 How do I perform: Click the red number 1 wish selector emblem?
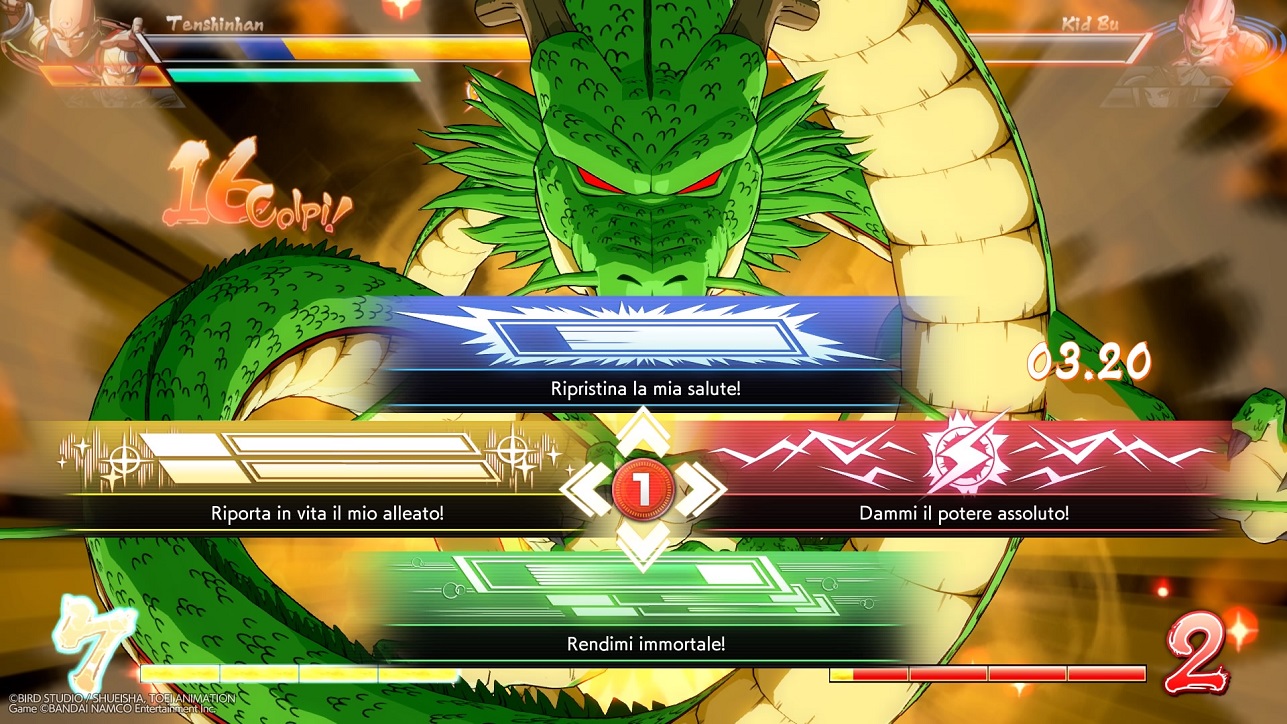click(x=644, y=487)
